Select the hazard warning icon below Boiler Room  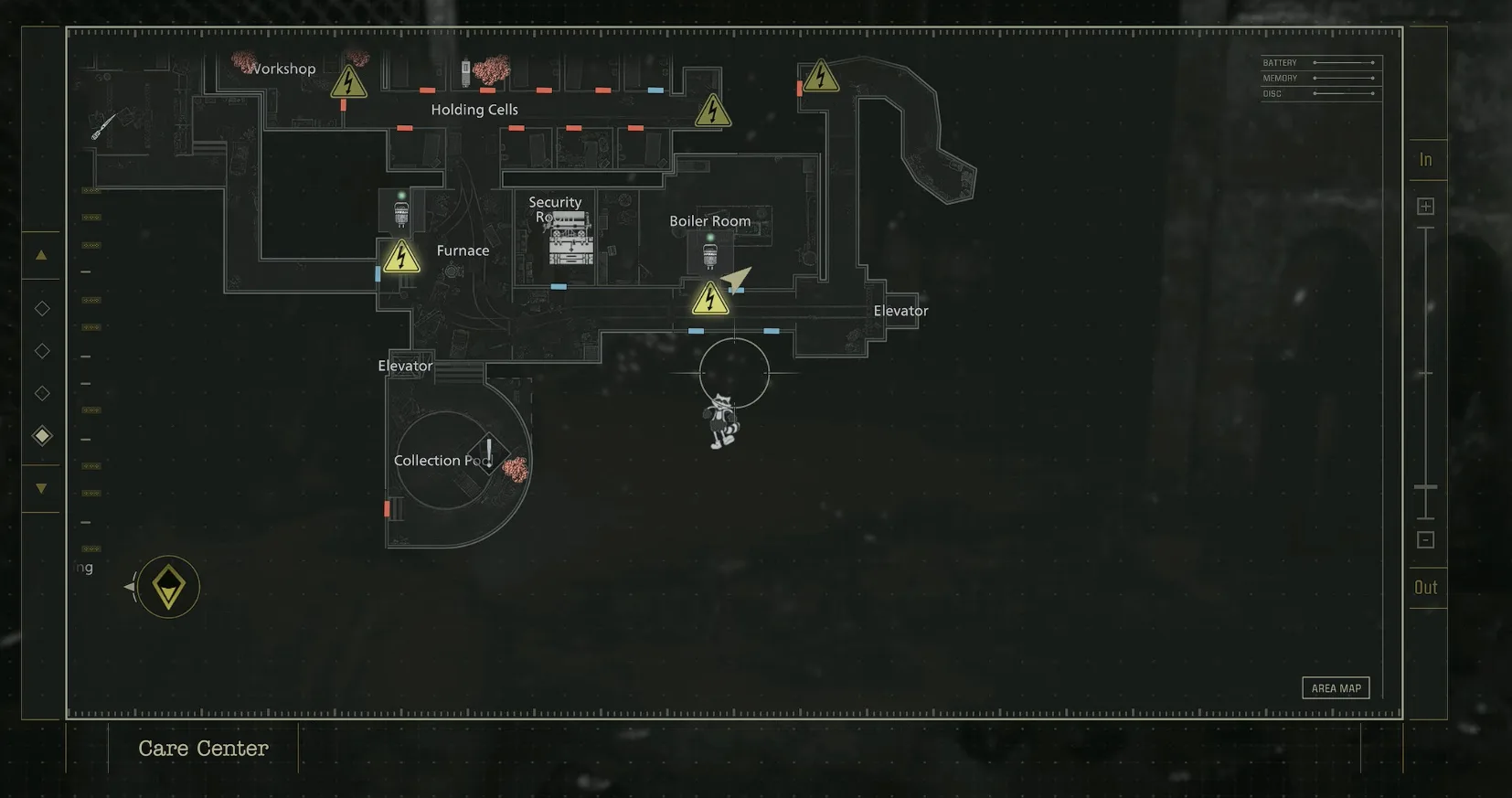pos(712,299)
